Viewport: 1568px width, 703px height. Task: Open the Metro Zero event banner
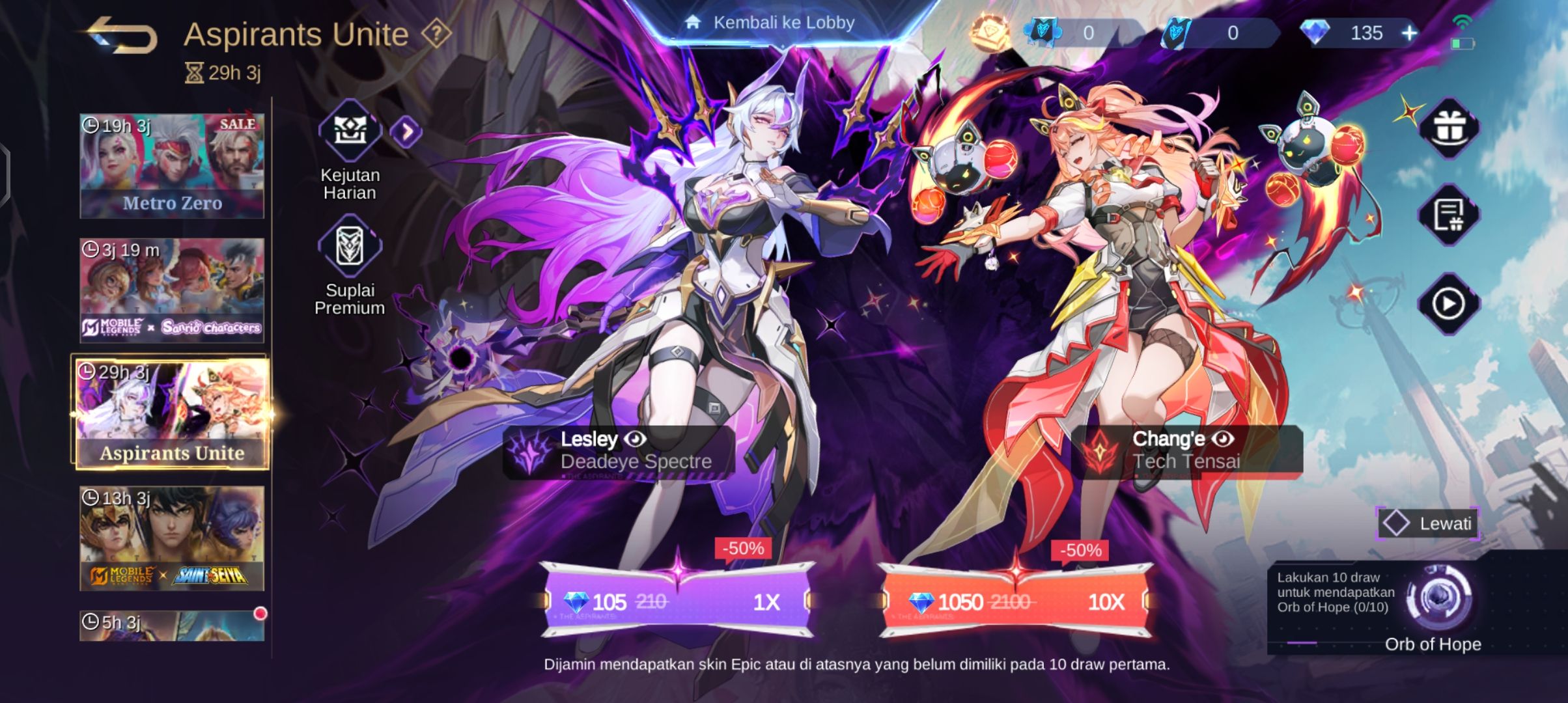coord(172,166)
